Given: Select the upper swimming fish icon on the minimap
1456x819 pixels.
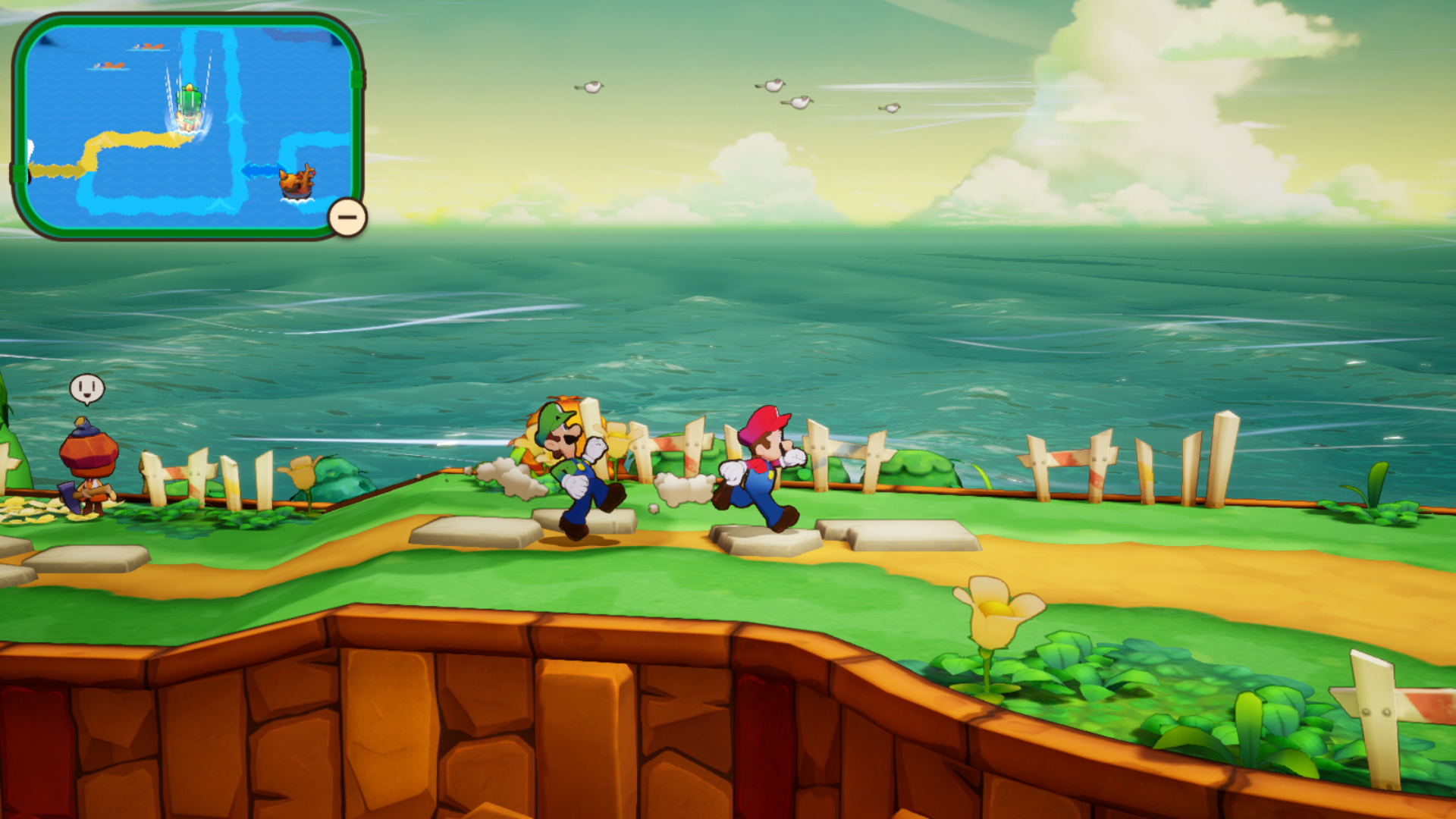Looking at the screenshot, I should click(146, 45).
